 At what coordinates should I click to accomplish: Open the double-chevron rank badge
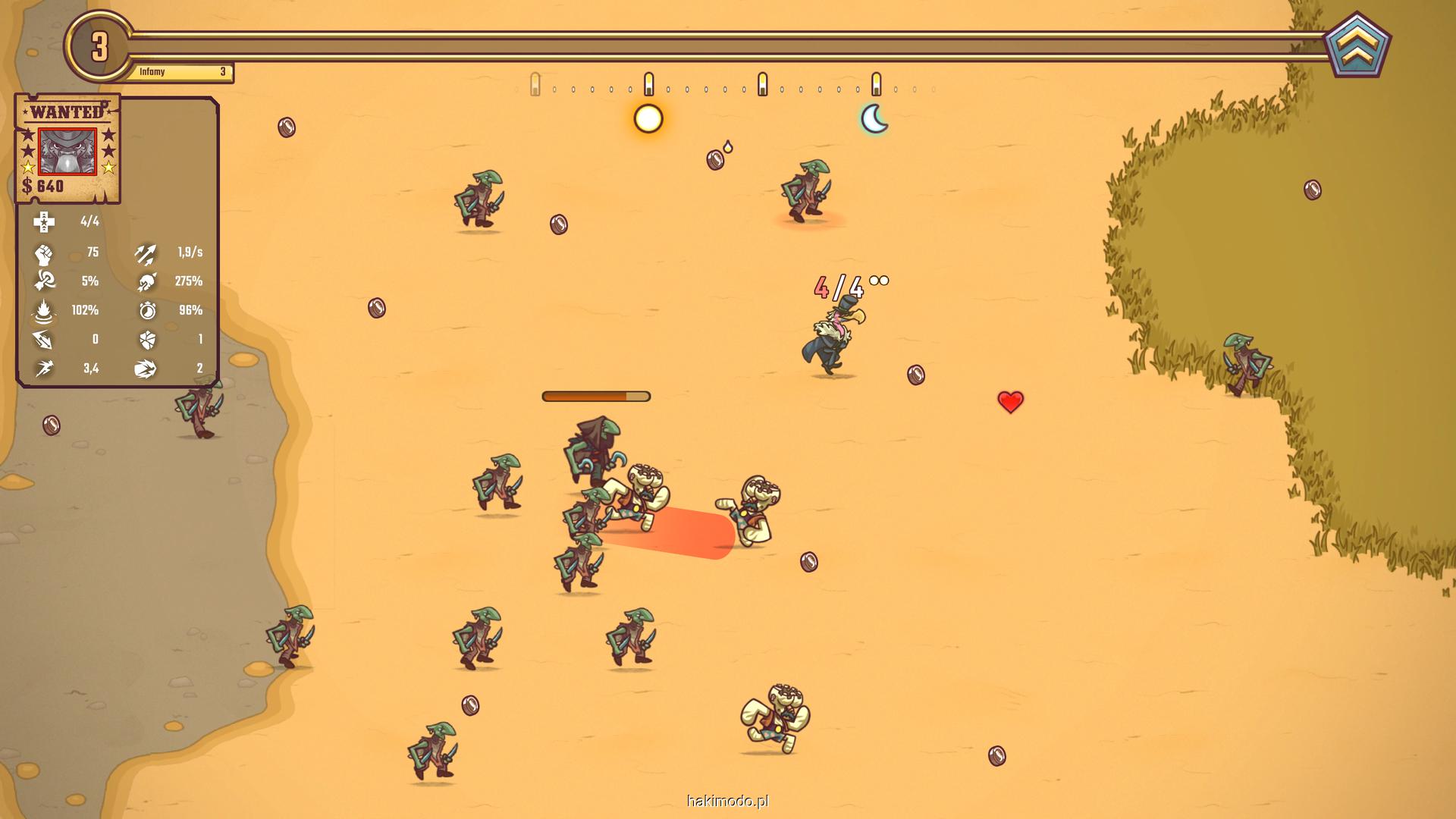(1357, 47)
